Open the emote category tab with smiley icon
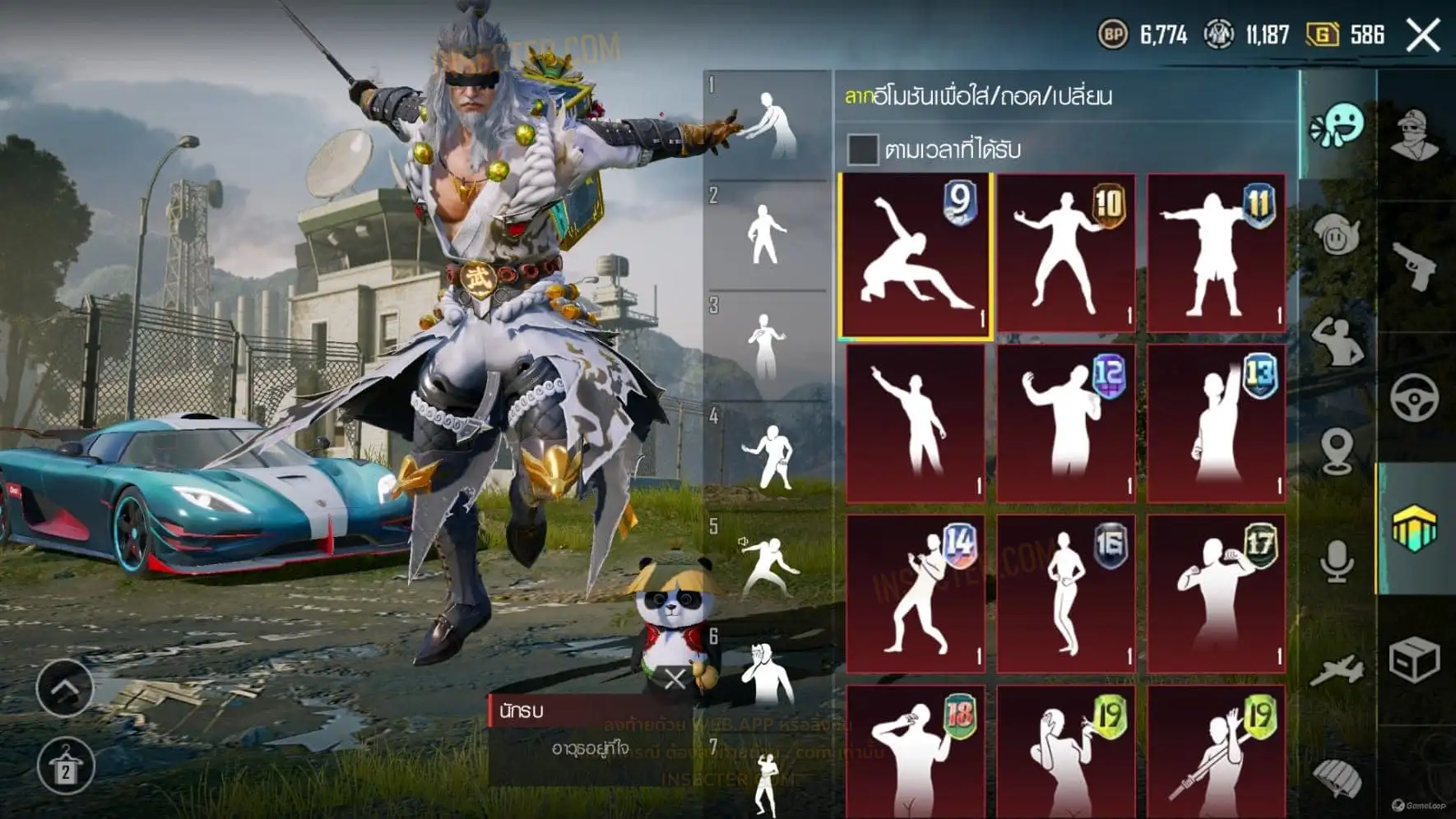 point(1338,126)
